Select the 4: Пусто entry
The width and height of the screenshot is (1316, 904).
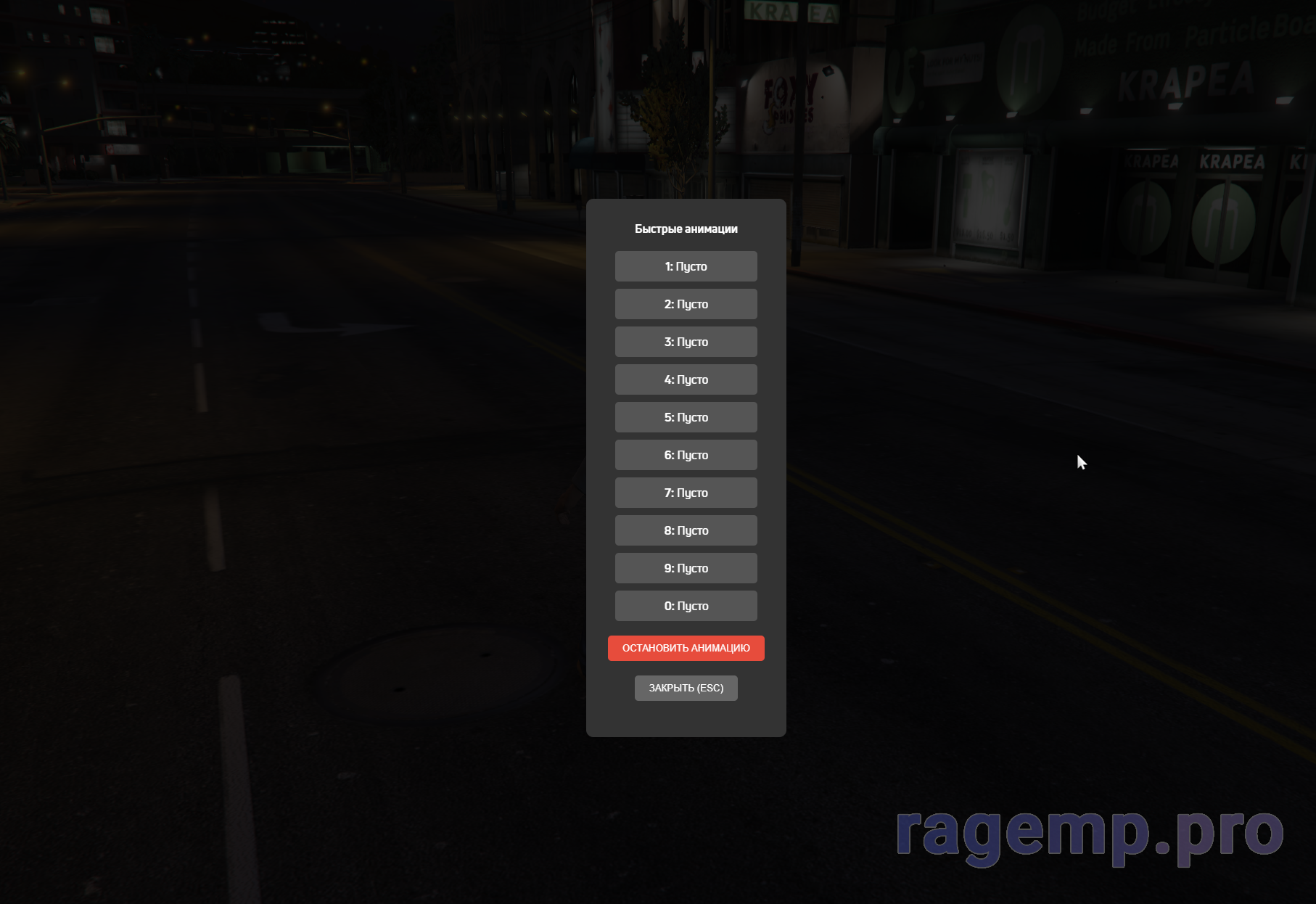click(686, 379)
